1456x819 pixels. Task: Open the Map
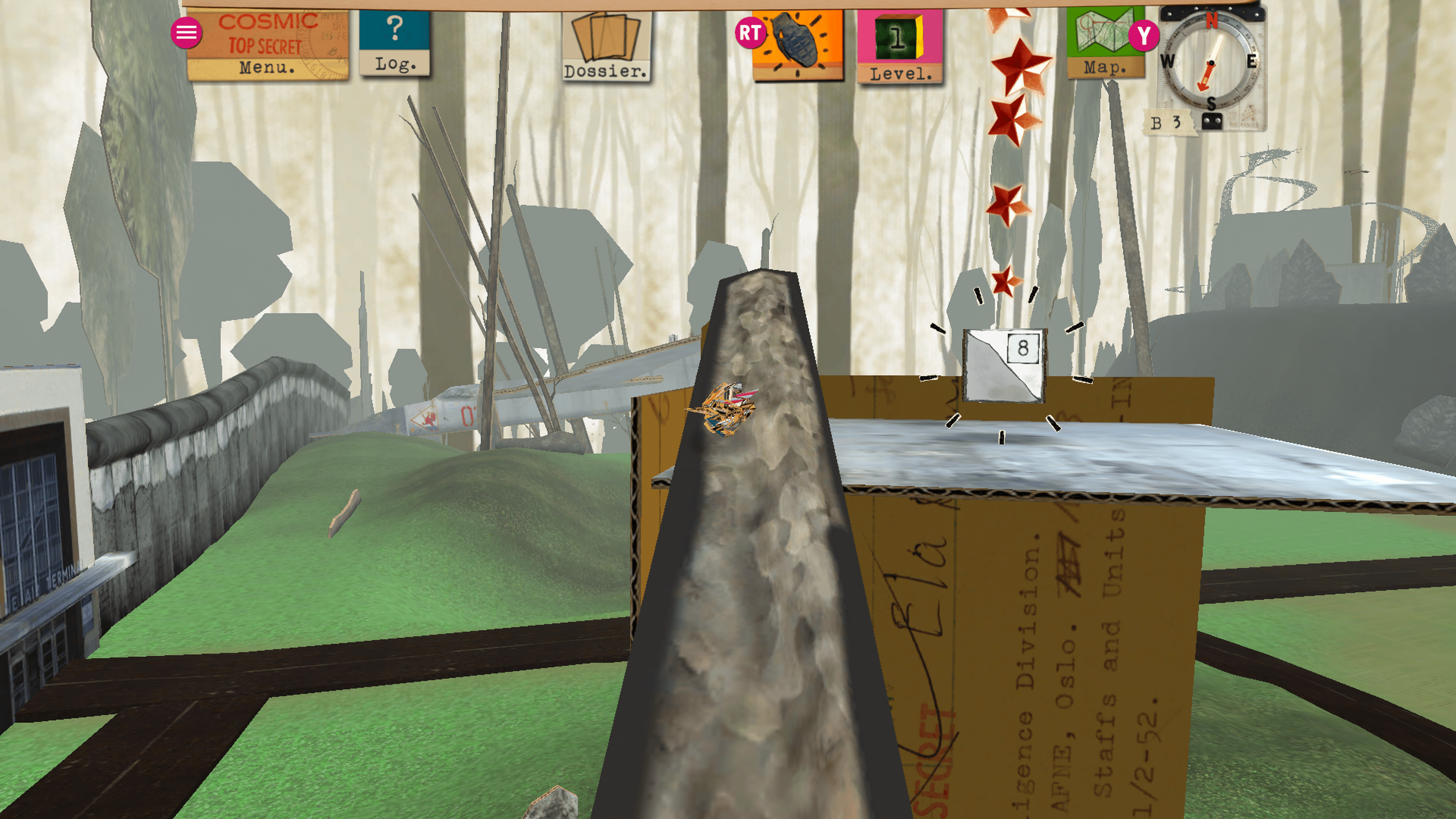[x=1105, y=43]
